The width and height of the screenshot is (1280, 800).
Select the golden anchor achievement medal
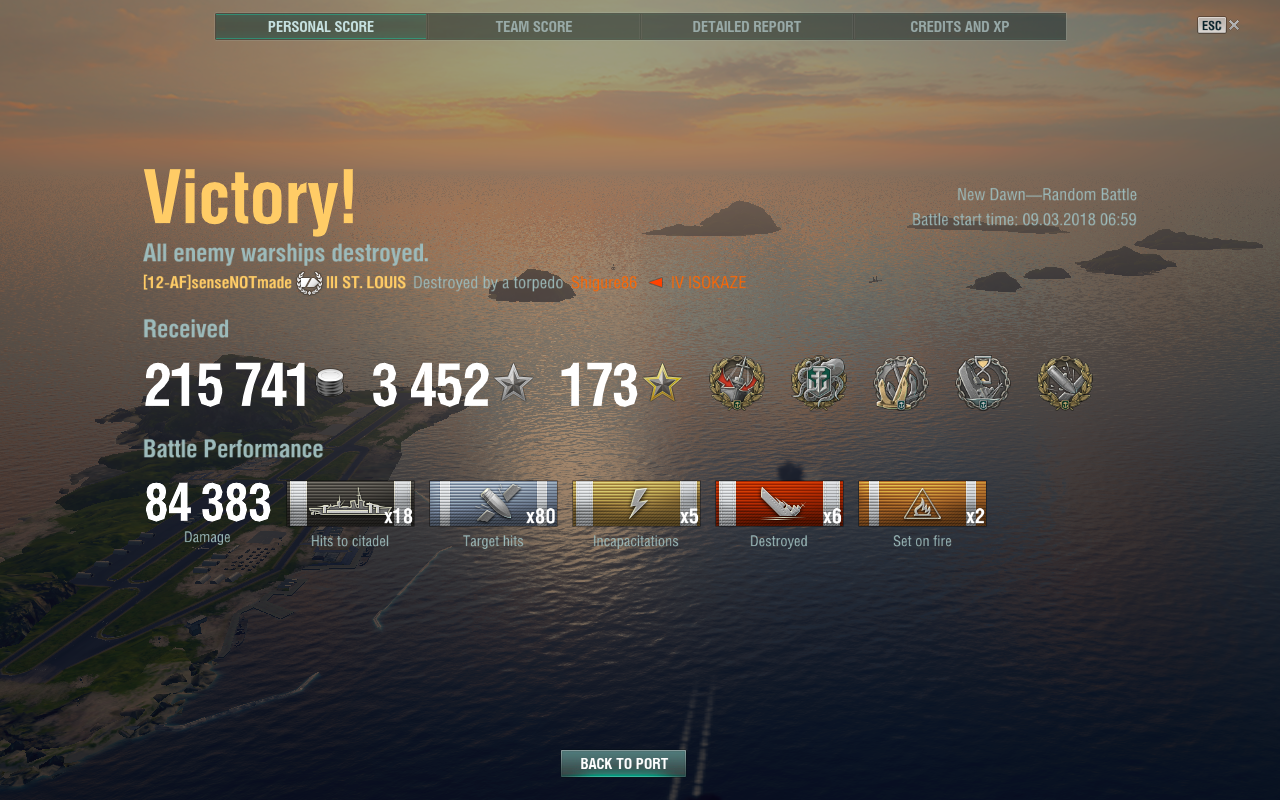pos(901,383)
